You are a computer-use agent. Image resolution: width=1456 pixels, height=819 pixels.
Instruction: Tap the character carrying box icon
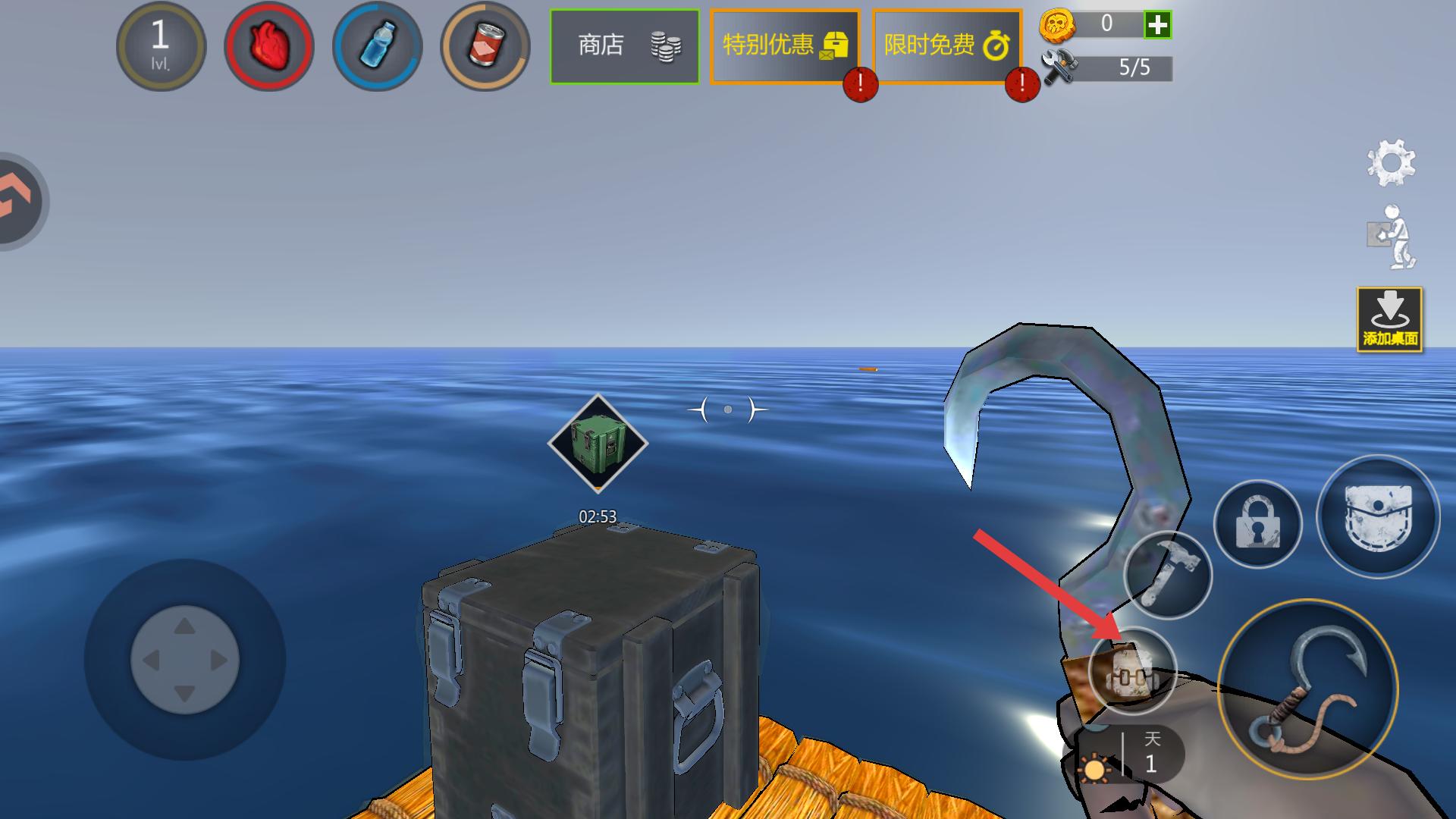[1392, 237]
